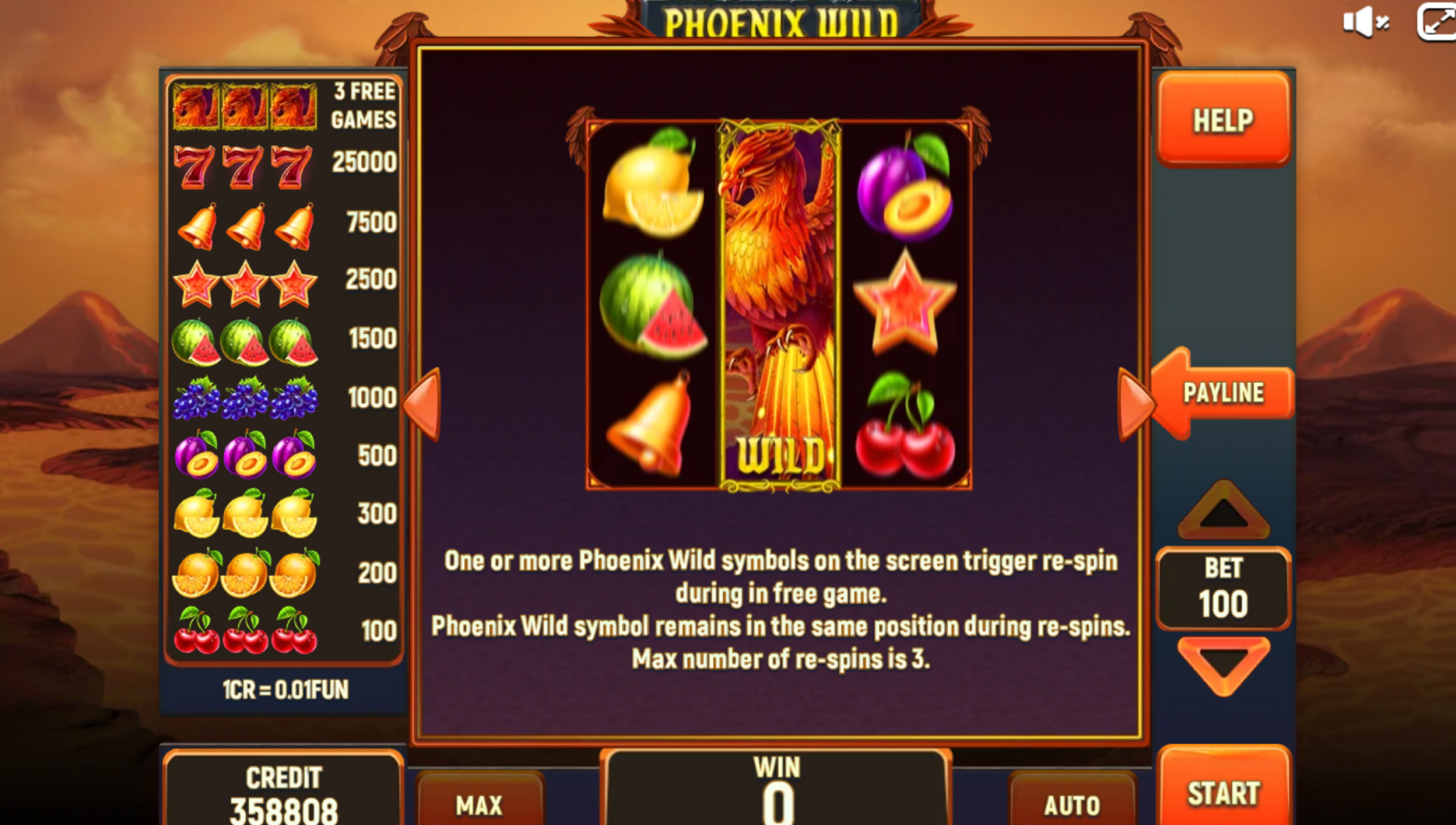
Task: Go to the next help page arrow
Action: [1133, 405]
